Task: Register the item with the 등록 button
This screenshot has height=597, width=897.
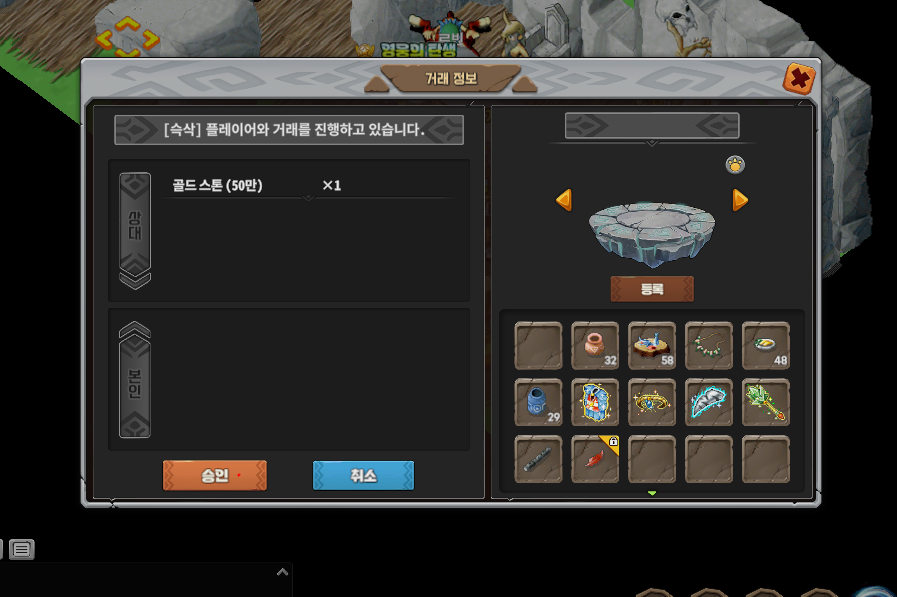Action: click(x=651, y=289)
